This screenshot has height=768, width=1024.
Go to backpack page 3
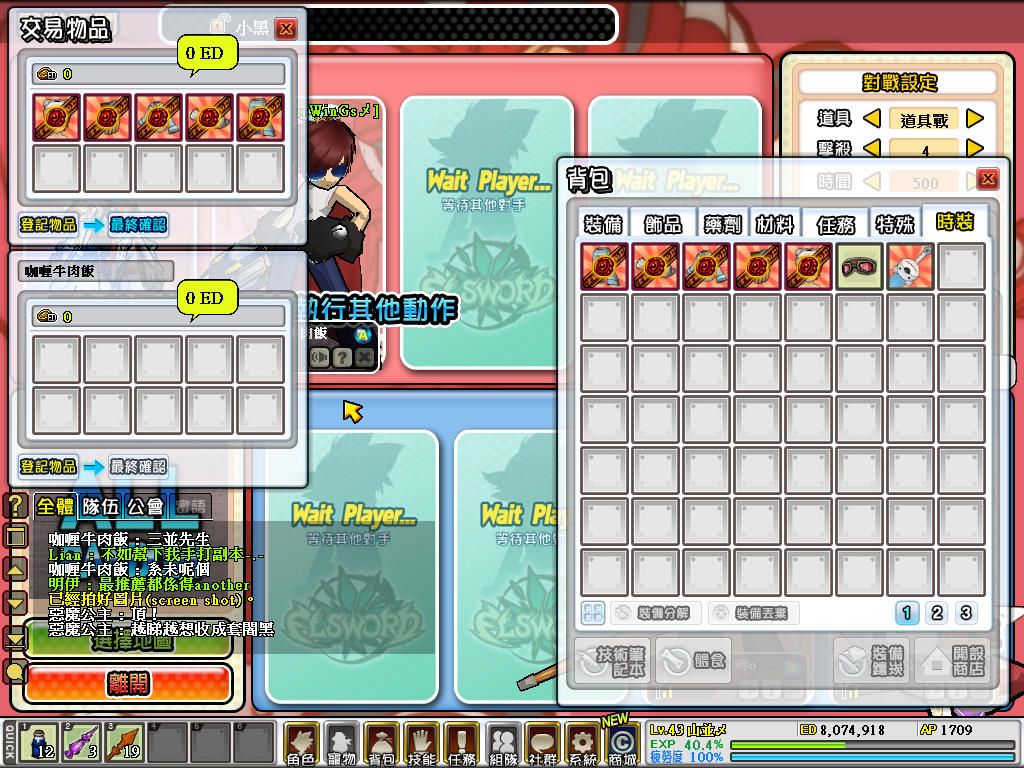click(965, 613)
